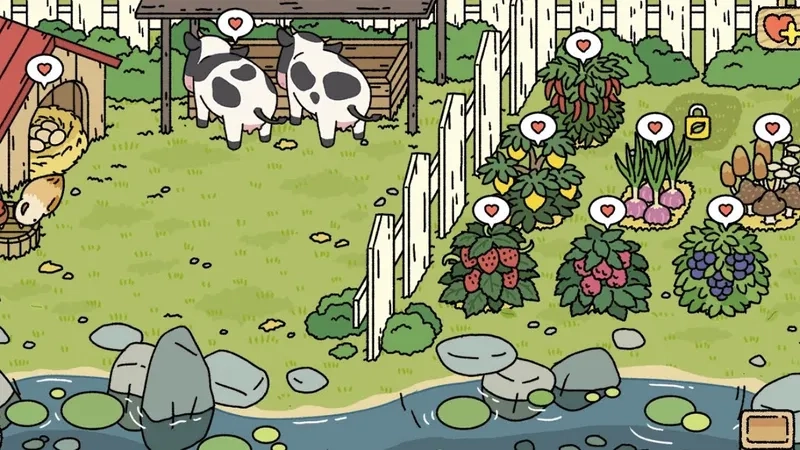Collect heart bubble above the lemon bush
This screenshot has height=450, width=800.
(x=537, y=128)
